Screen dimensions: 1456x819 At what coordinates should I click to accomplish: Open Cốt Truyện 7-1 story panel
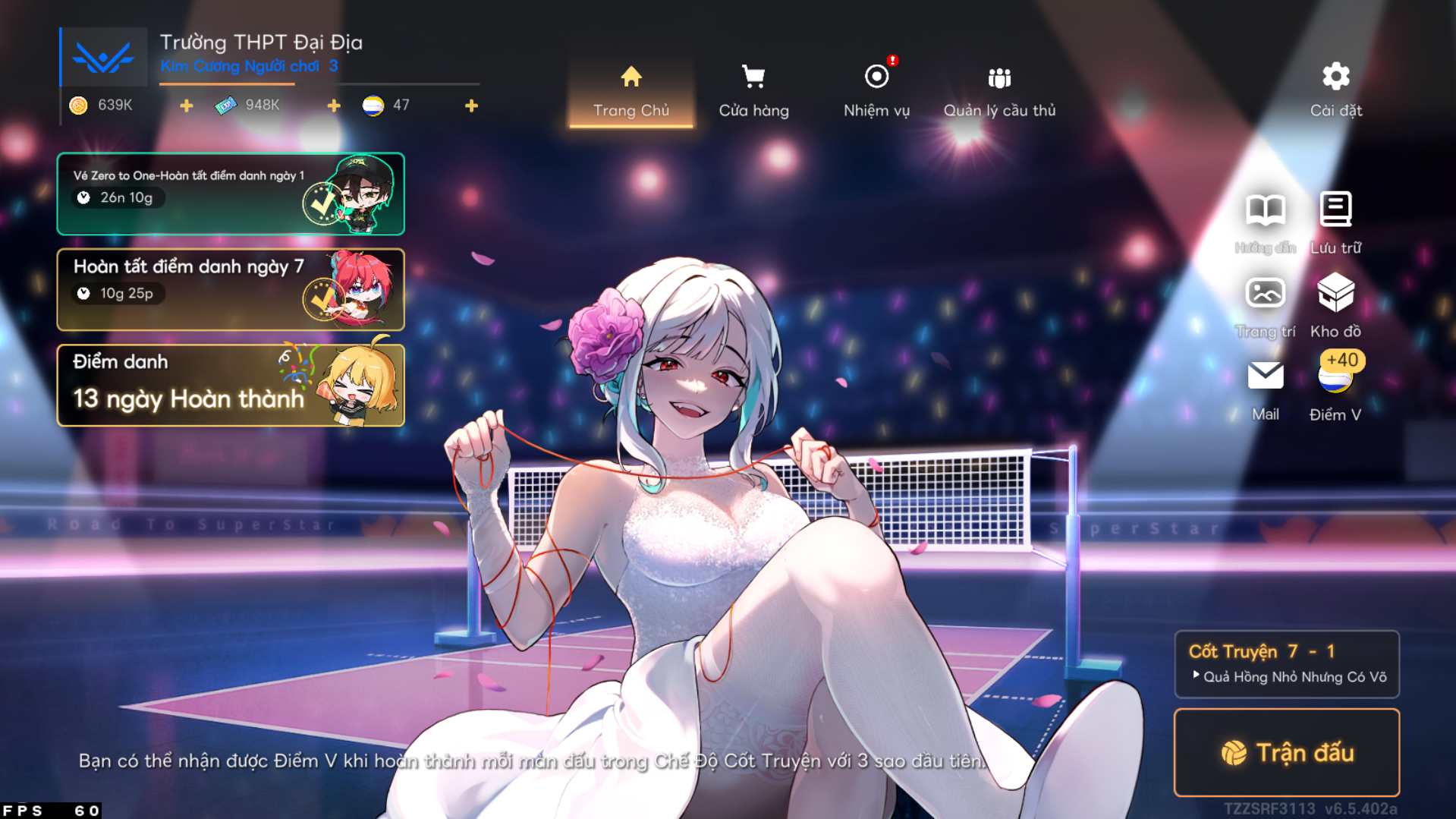1287,663
